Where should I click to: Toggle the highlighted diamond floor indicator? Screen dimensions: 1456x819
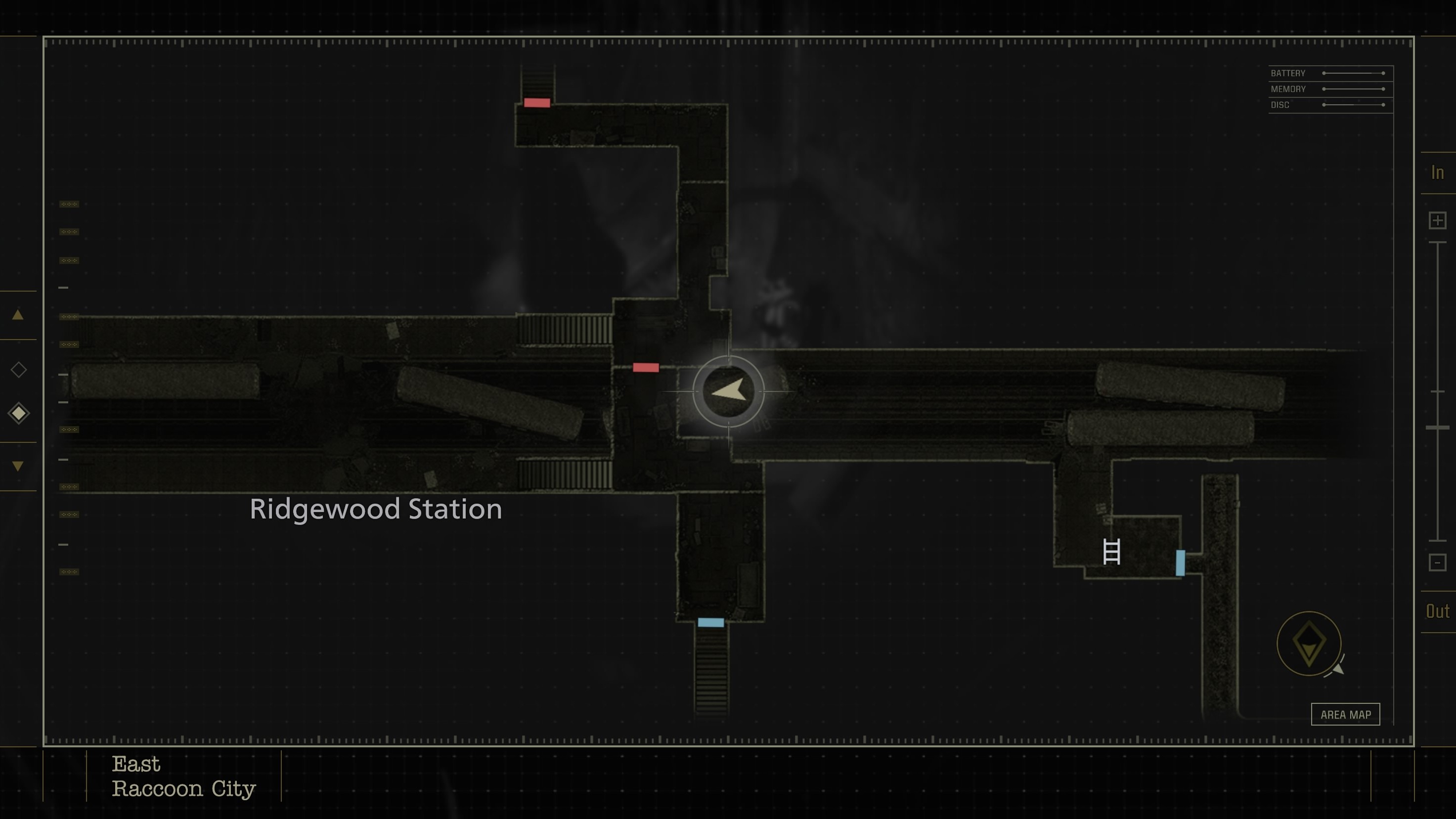tap(19, 413)
